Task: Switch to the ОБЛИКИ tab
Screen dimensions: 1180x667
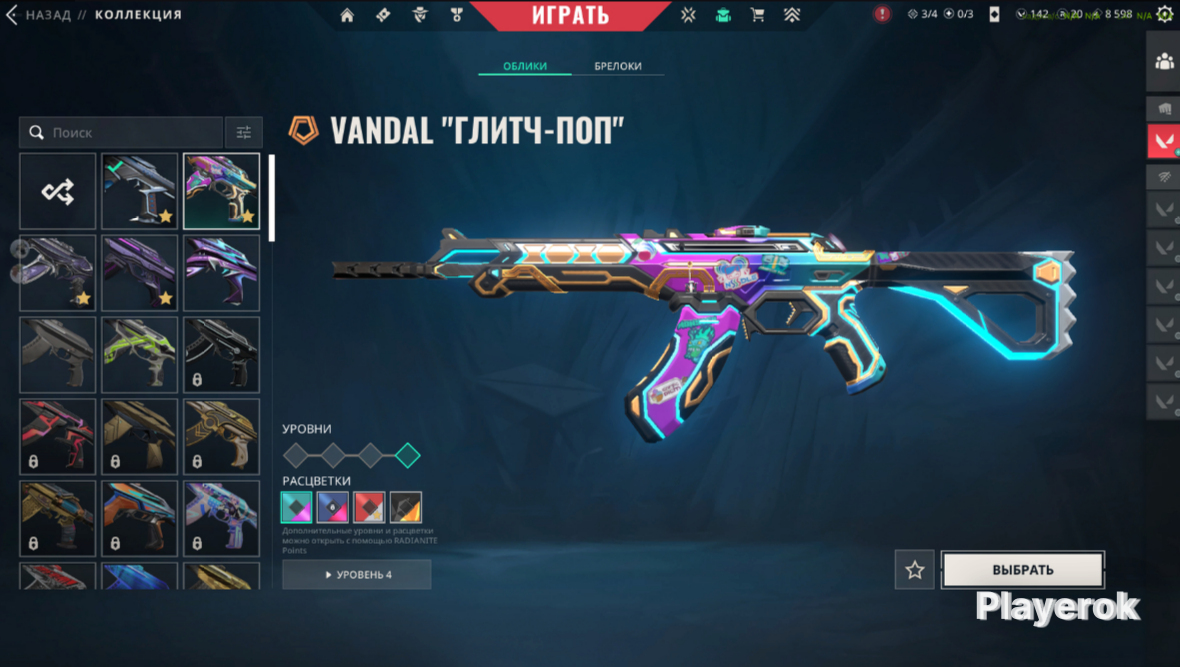Action: (524, 66)
